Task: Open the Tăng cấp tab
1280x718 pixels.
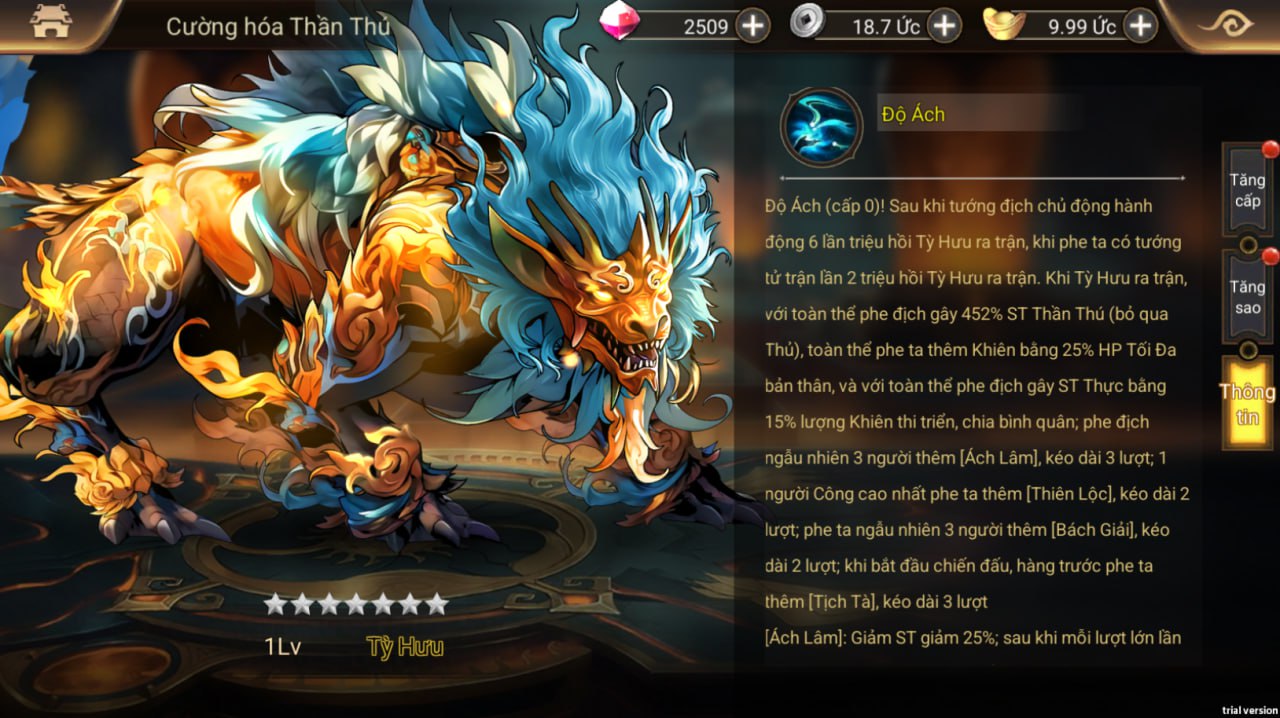Action: tap(1247, 190)
